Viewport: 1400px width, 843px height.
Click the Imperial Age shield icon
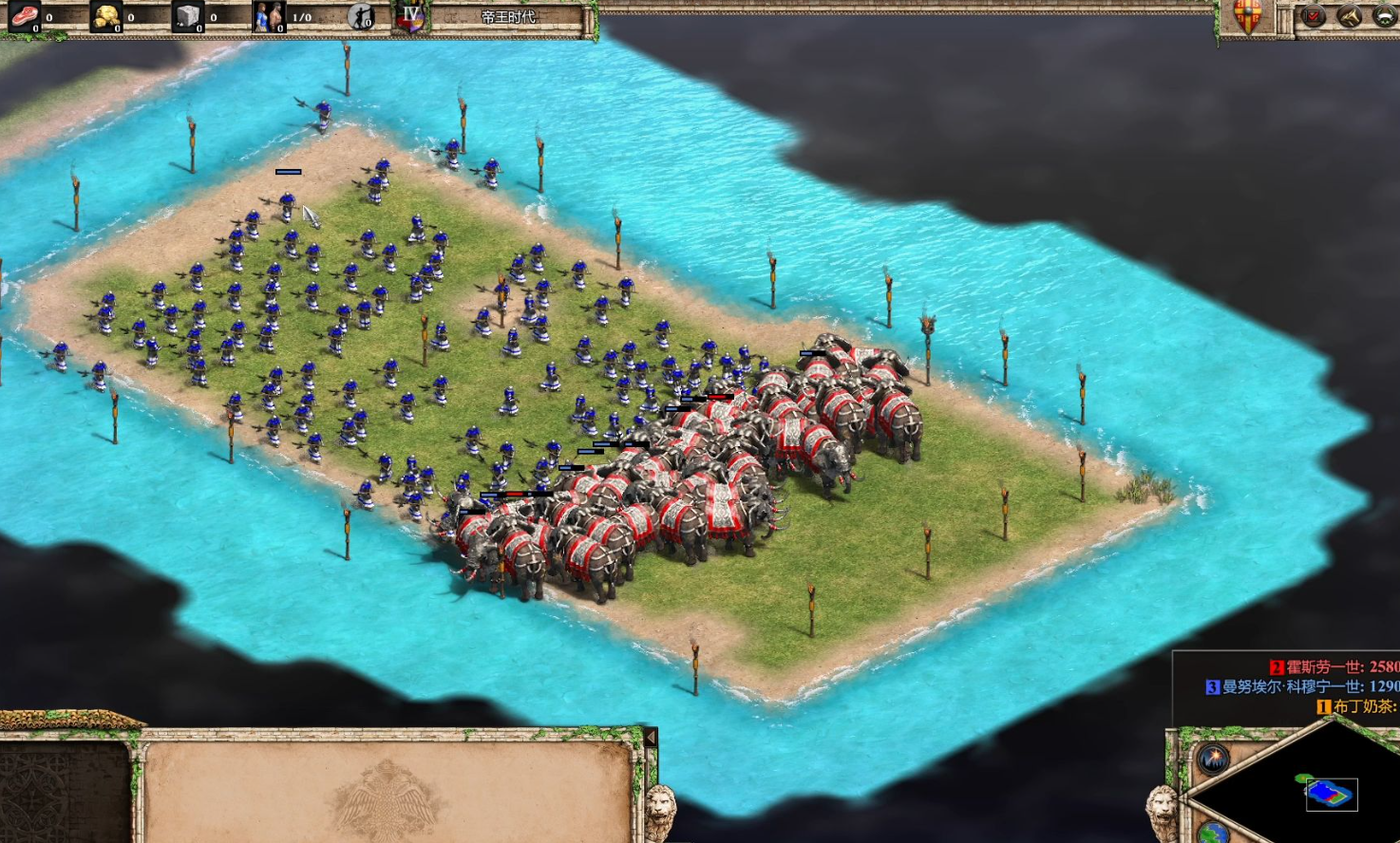410,18
